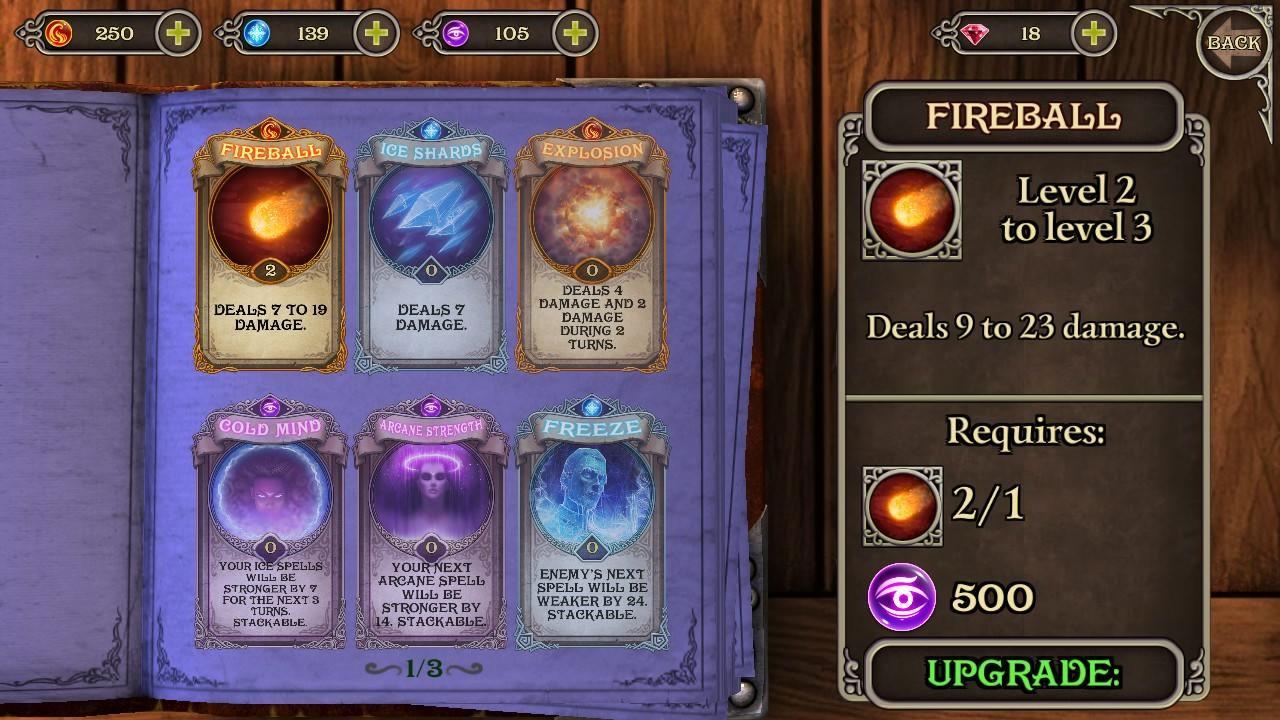The width and height of the screenshot is (1280, 720).
Task: Click the green Upgrade button
Action: pos(1023,673)
